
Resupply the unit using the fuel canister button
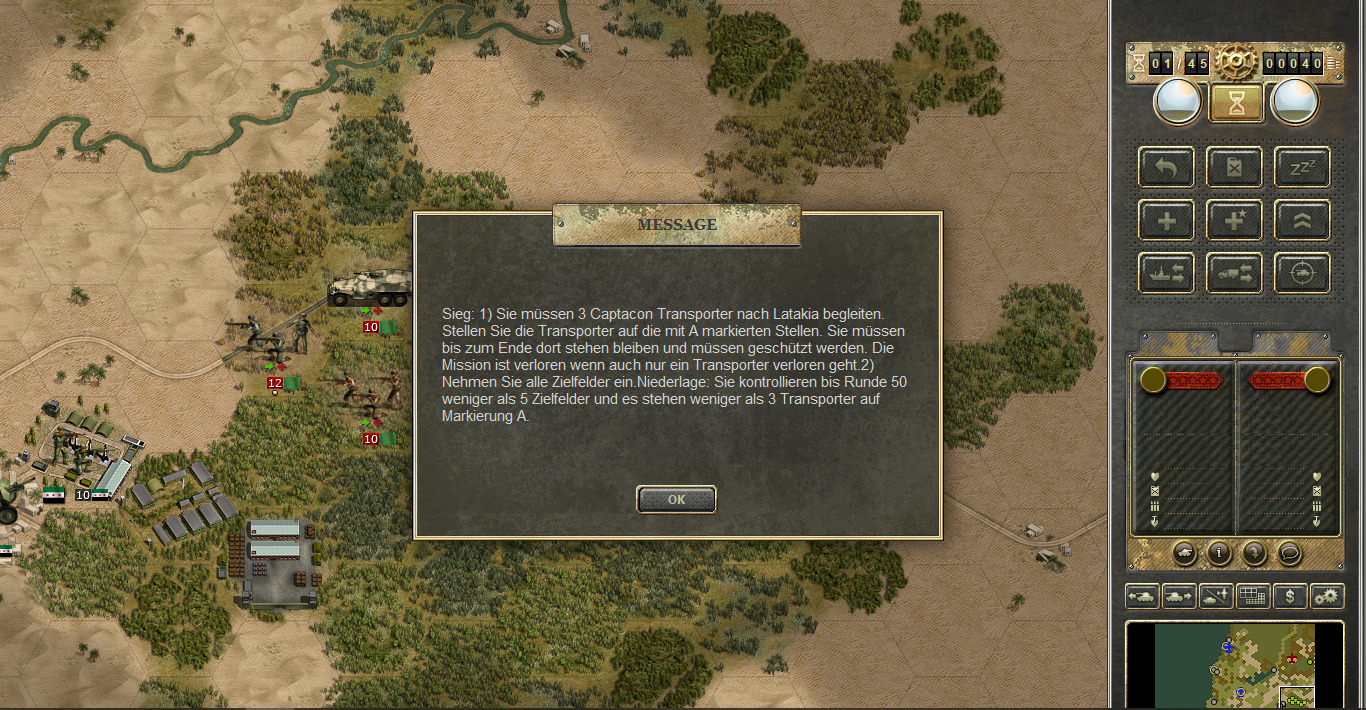tap(1234, 167)
